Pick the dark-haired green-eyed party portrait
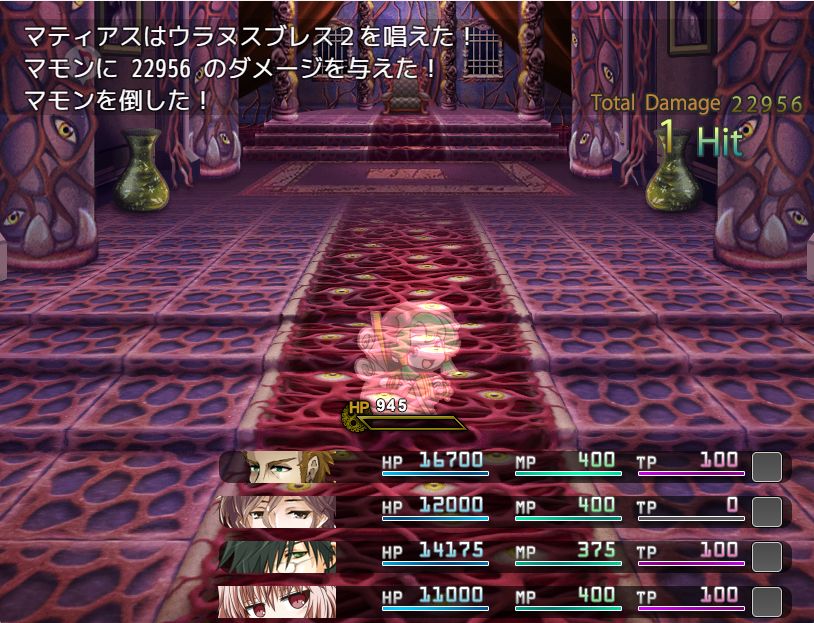This screenshot has height=623, width=814. click(278, 556)
